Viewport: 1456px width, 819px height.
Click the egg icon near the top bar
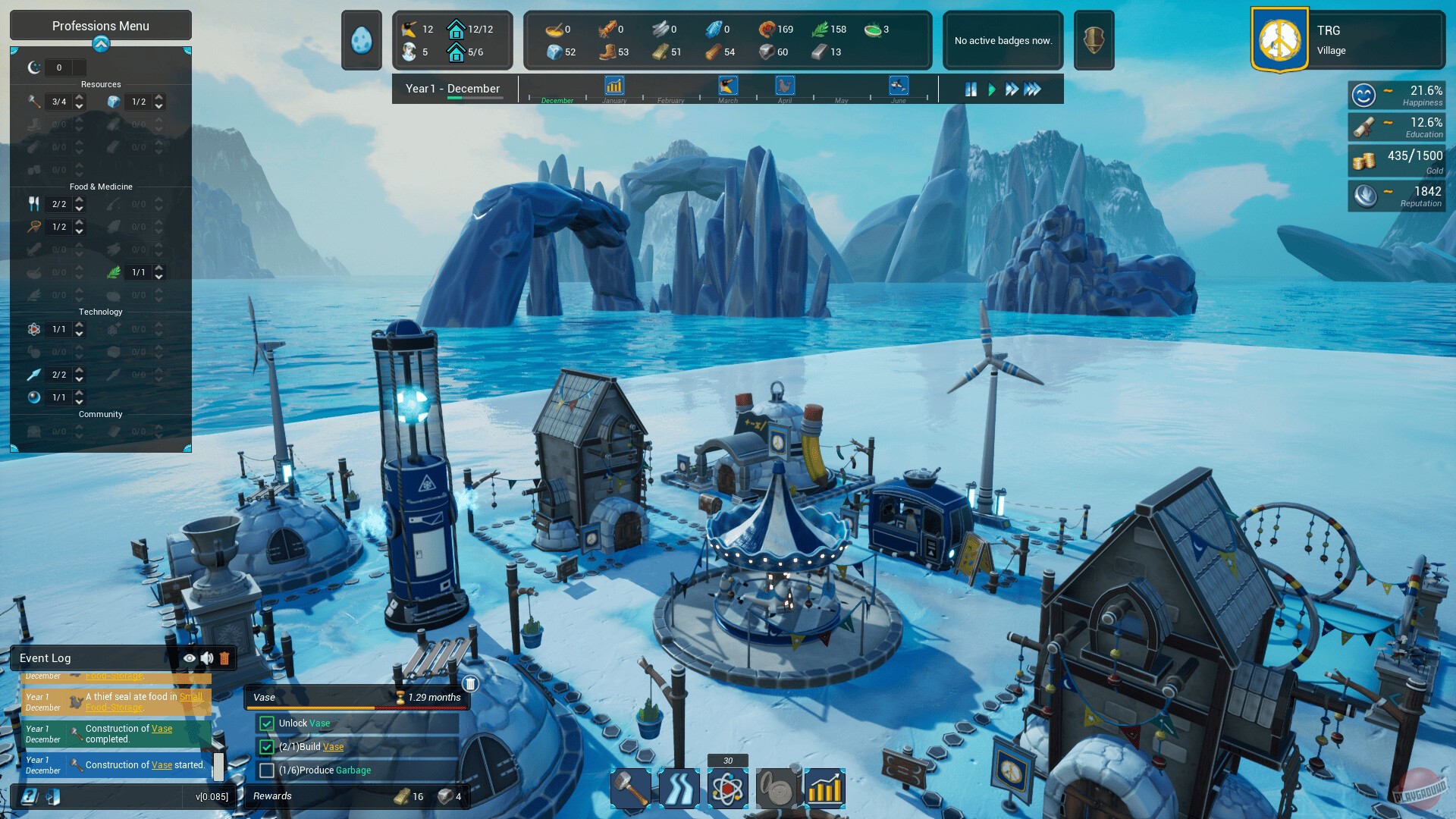click(x=360, y=39)
